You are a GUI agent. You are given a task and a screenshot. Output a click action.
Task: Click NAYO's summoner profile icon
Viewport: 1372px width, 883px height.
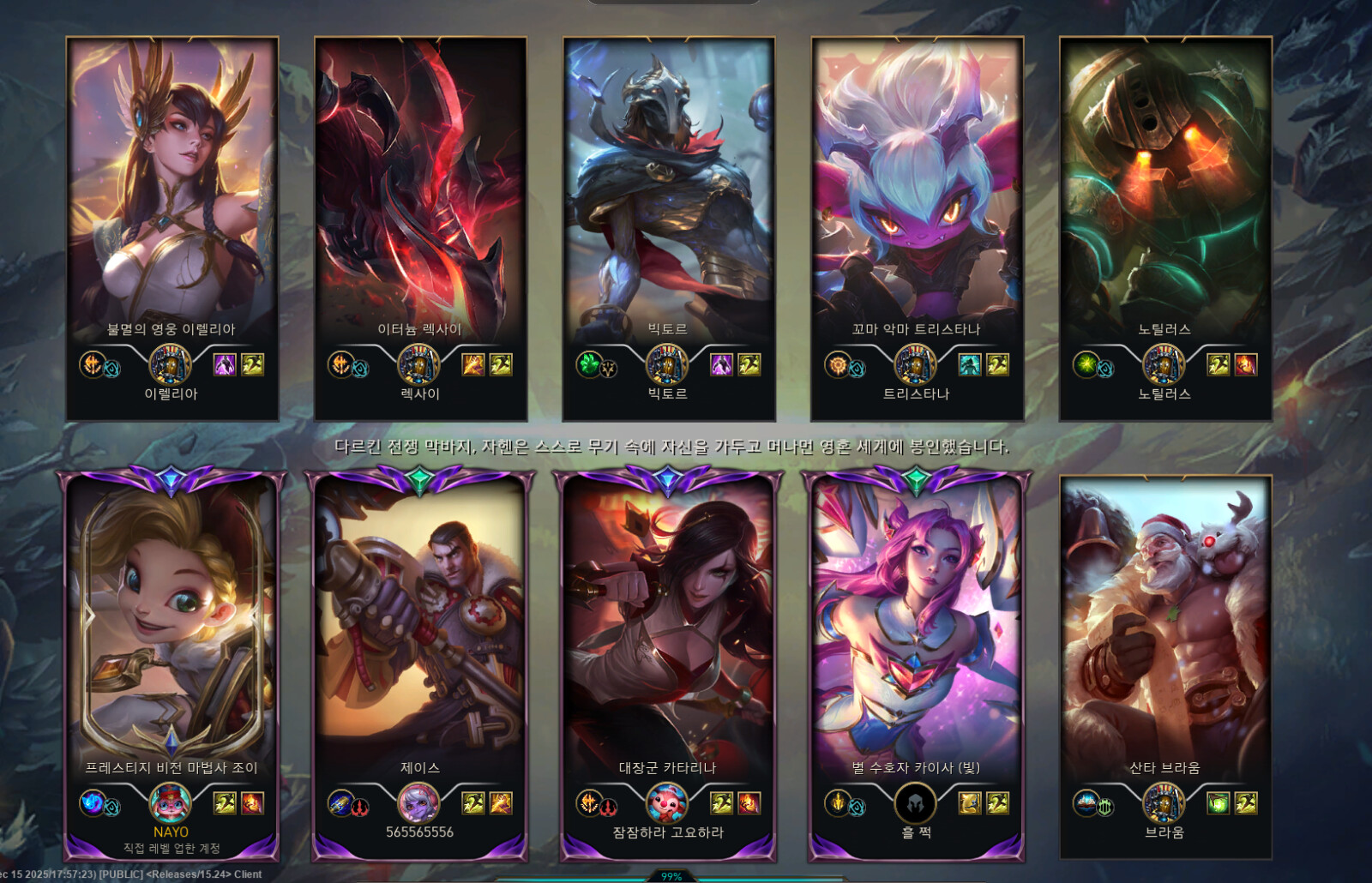(x=171, y=803)
